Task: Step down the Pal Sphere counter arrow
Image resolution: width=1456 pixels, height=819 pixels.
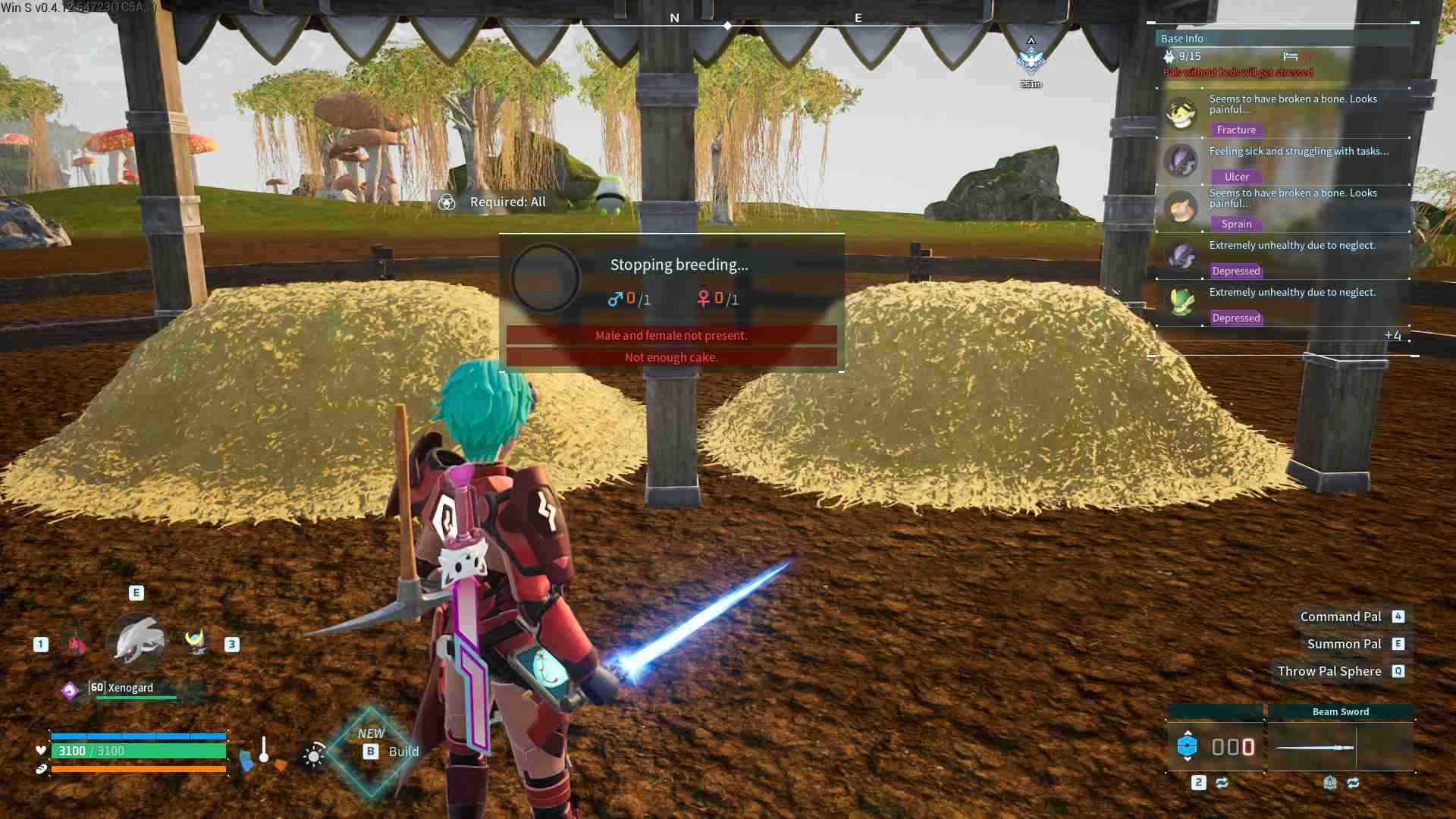Action: 1188,759
